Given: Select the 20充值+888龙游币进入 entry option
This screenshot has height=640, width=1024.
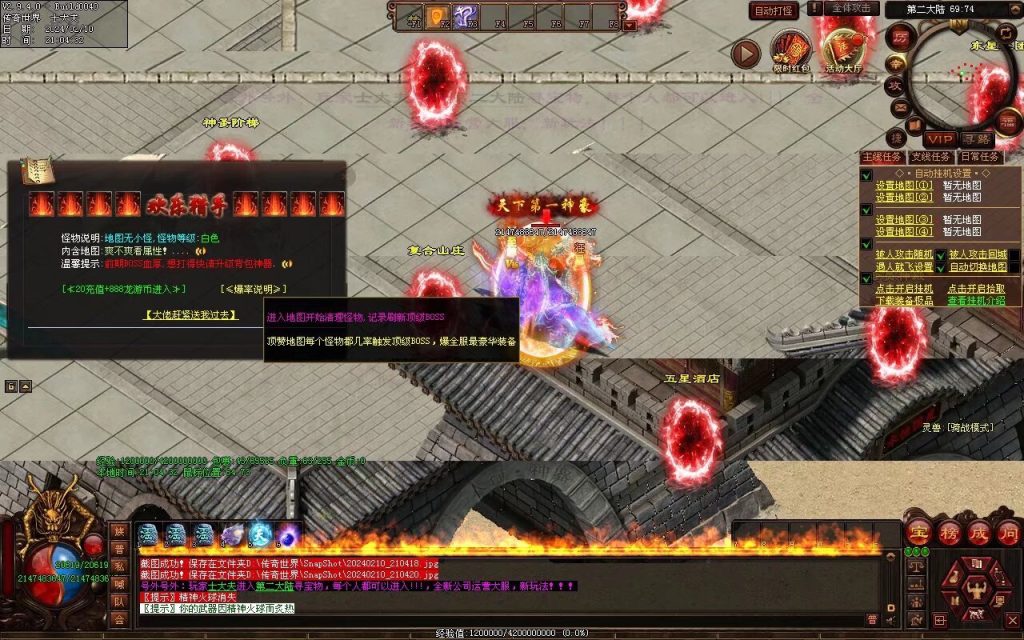Looking at the screenshot, I should click(123, 289).
